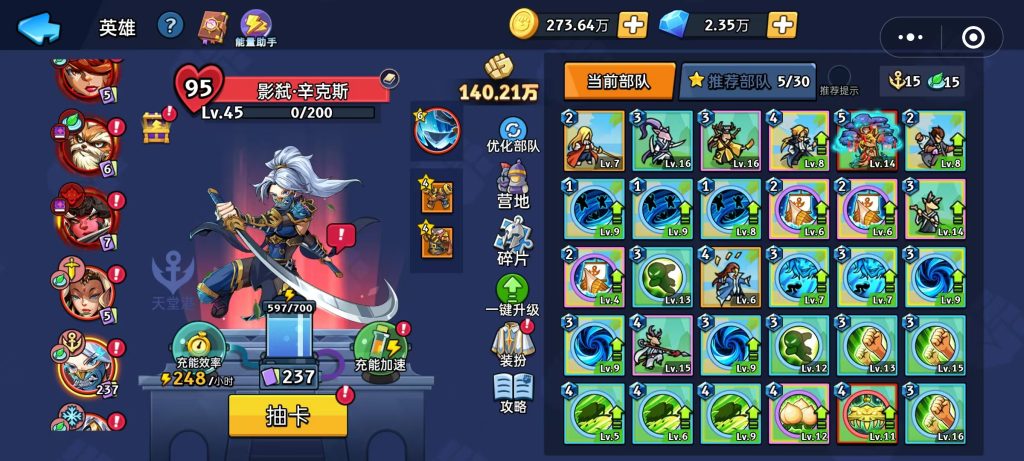Add more blue diamonds with plus button
This screenshot has height=461, width=1024.
point(781,24)
